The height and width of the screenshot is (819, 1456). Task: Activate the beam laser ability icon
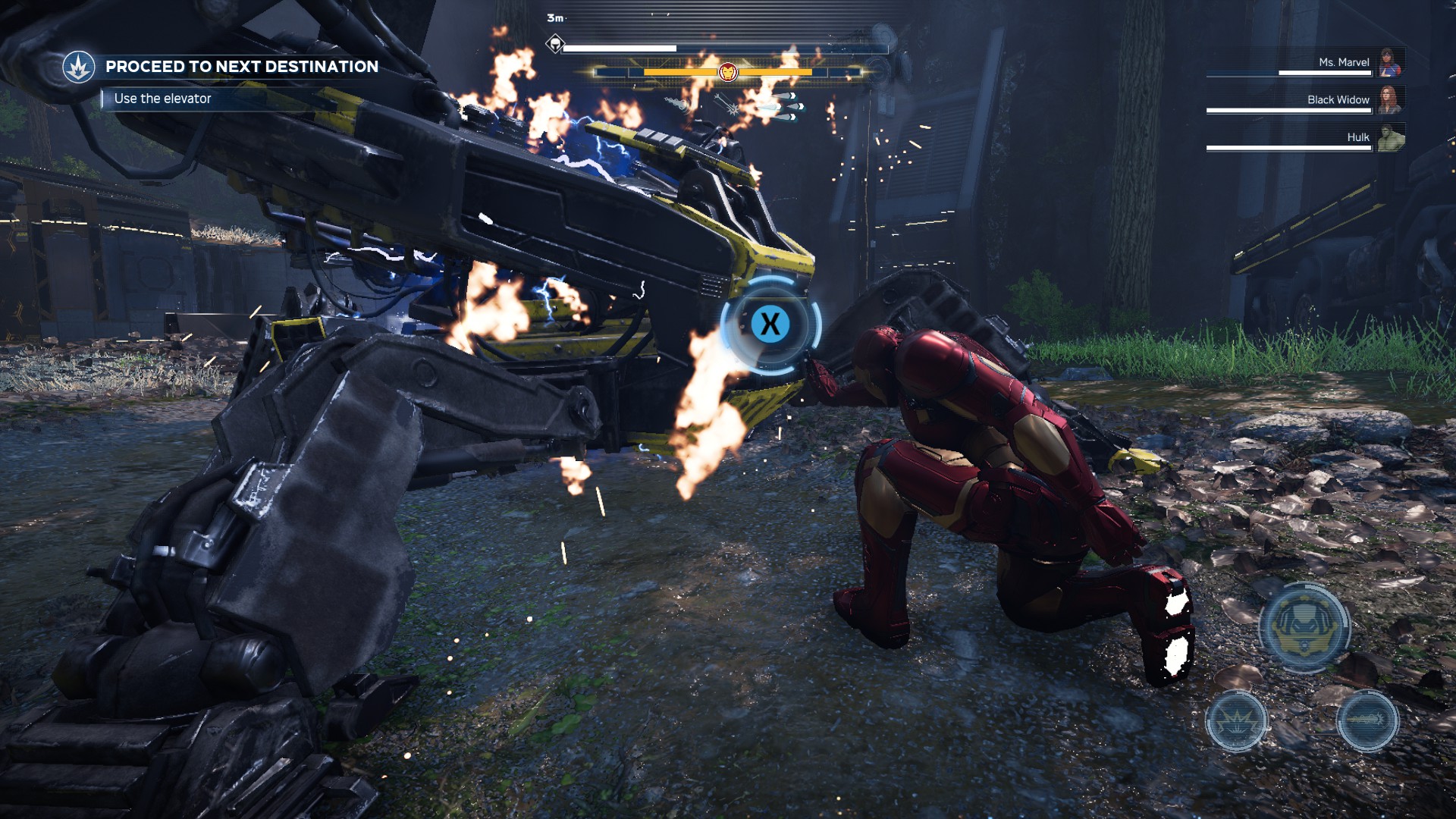1367,720
